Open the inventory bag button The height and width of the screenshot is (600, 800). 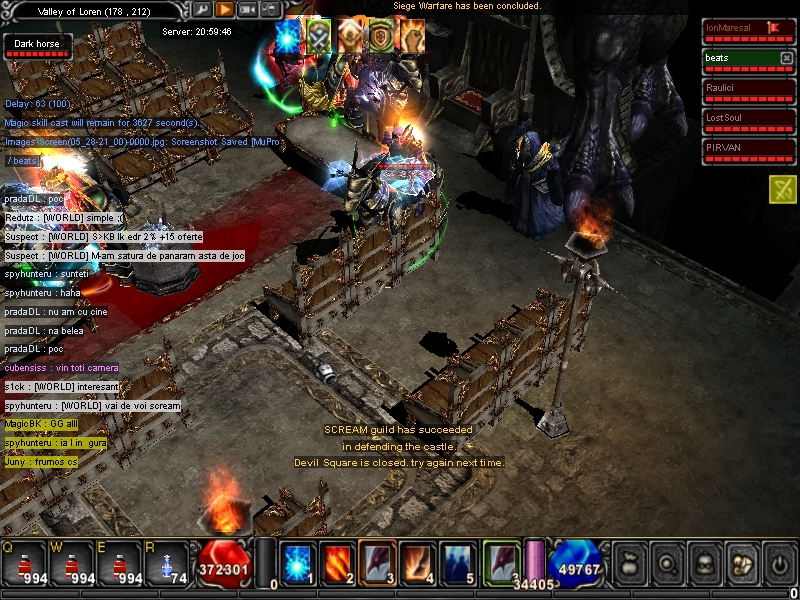tap(631, 563)
